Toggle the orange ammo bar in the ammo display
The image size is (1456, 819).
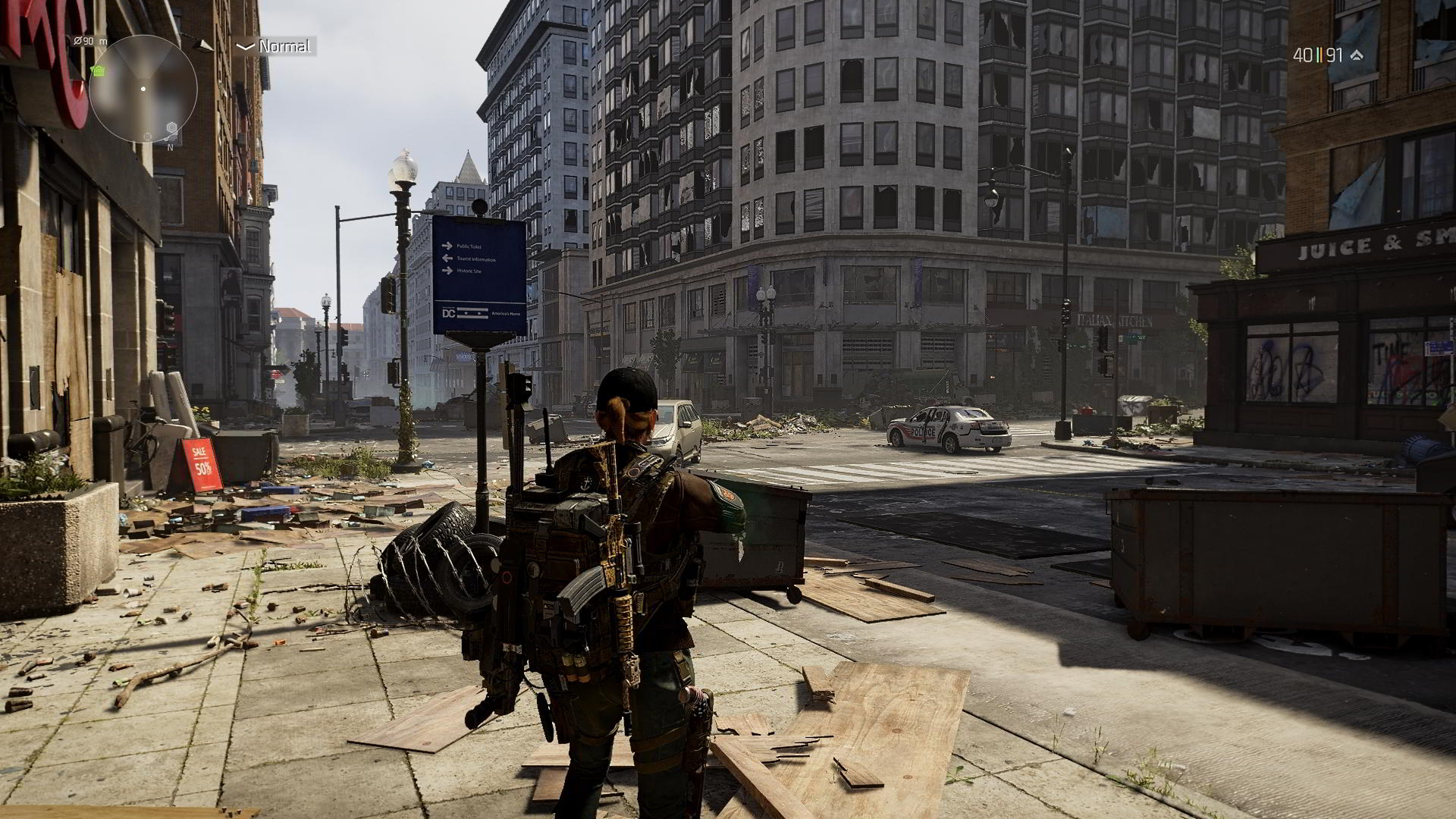pyautogui.click(x=1321, y=55)
